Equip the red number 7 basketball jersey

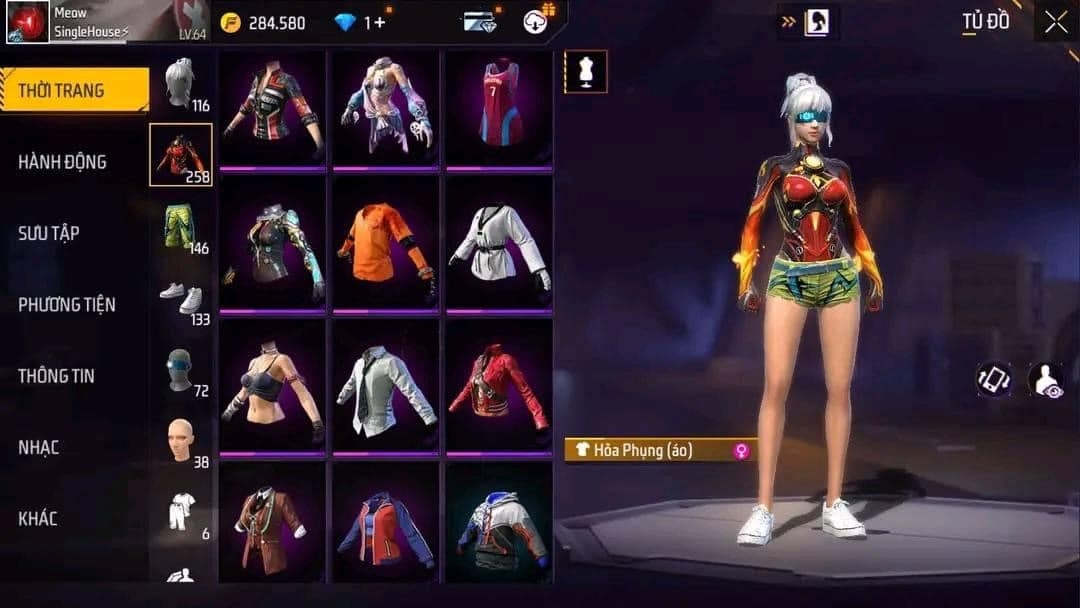(x=499, y=106)
